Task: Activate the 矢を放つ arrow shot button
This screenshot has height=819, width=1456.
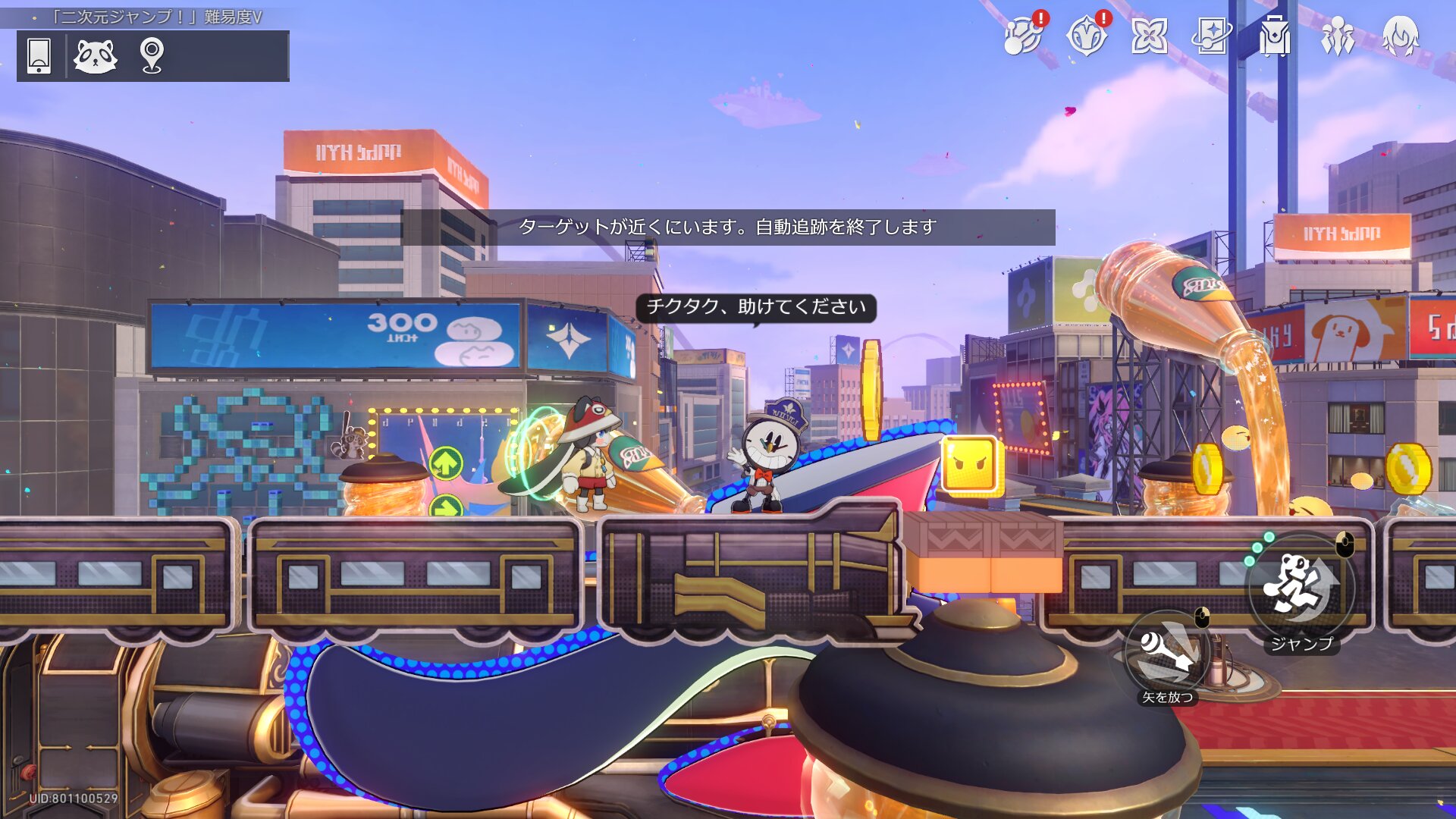Action: [x=1168, y=654]
